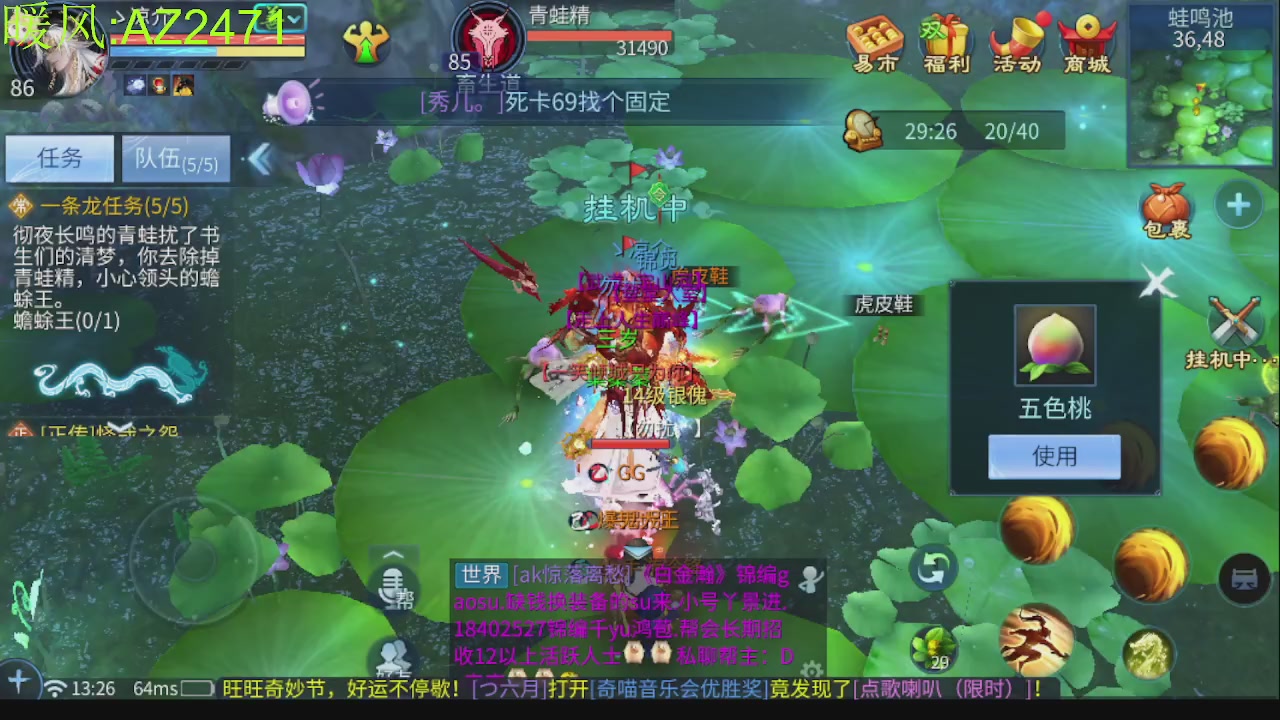This screenshot has height=720, width=1280.
Task: Expand the chat panel upward chevron
Action: 394,554
